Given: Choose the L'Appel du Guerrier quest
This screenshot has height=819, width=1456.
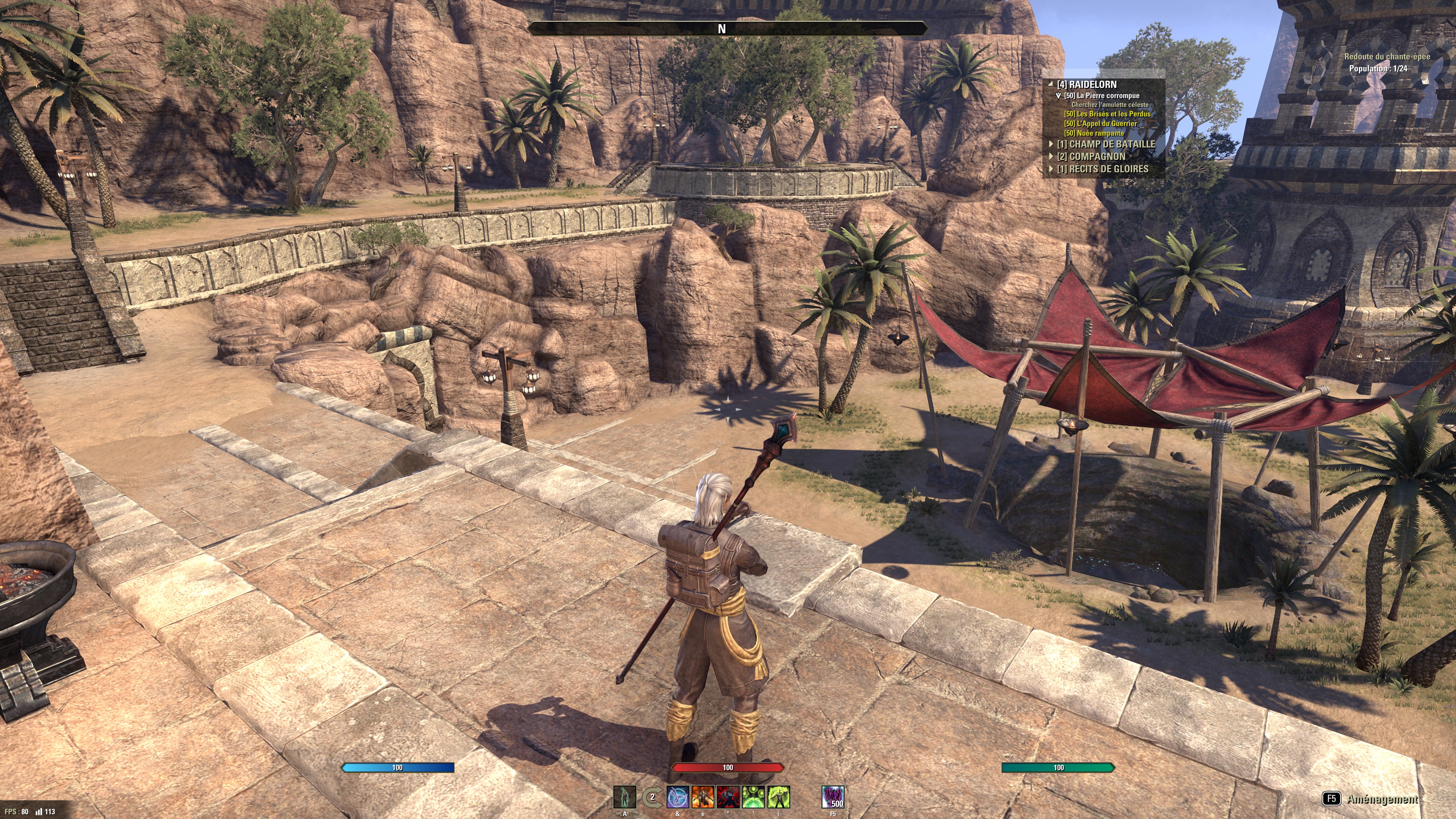Looking at the screenshot, I should (x=1100, y=124).
